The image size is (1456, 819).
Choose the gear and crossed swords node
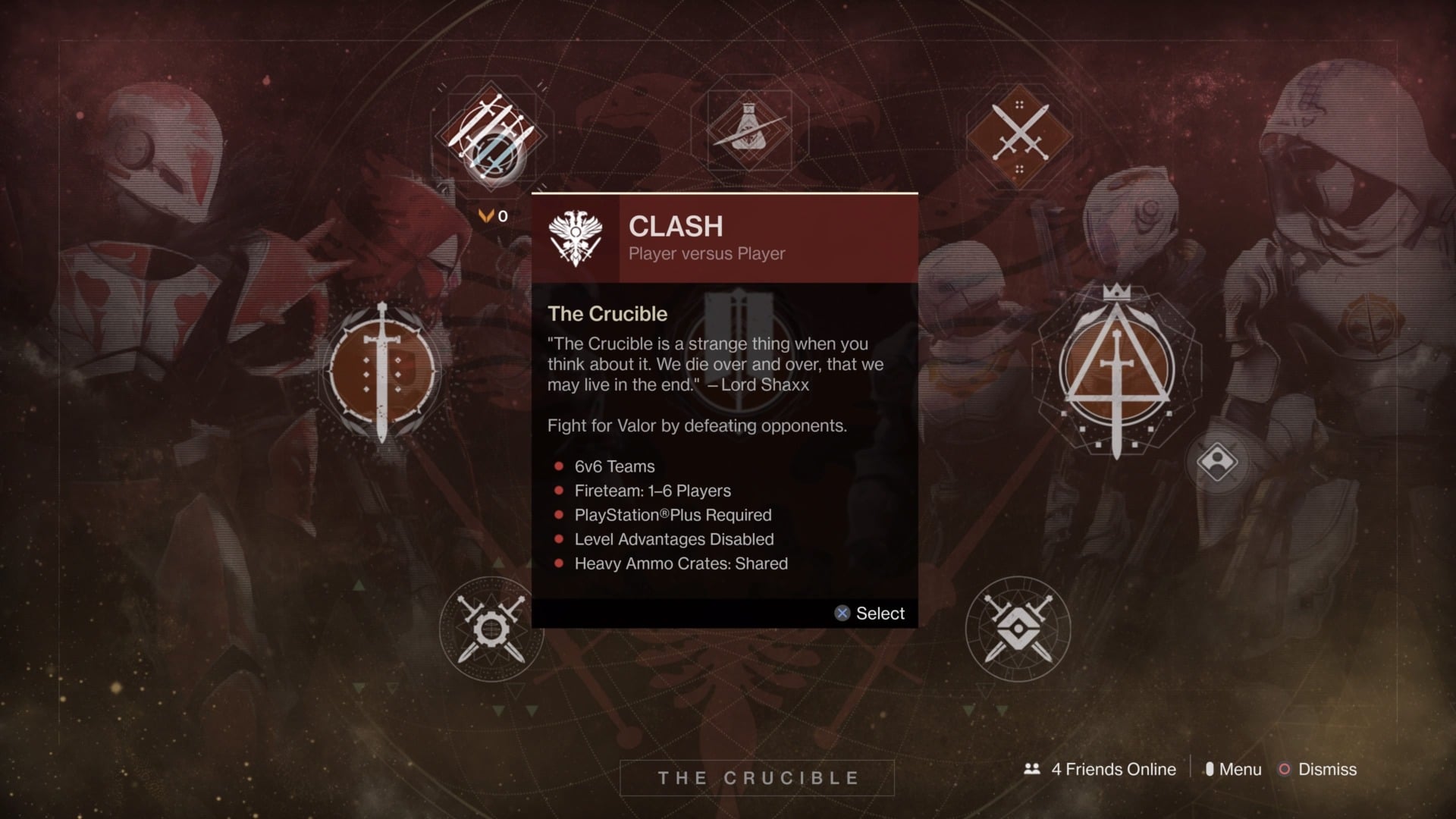pyautogui.click(x=491, y=629)
